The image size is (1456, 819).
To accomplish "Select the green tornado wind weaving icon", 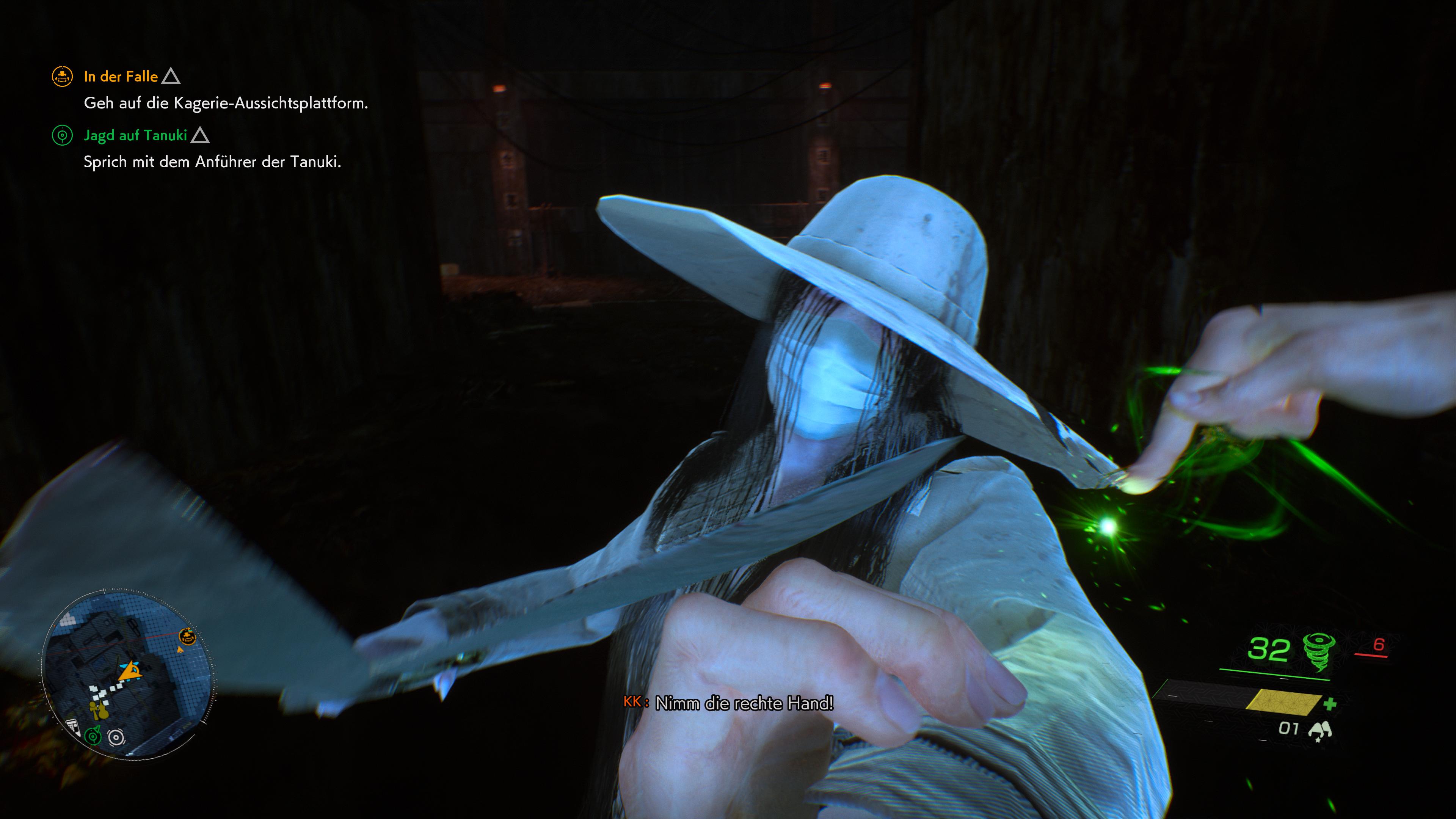I will 1319,651.
